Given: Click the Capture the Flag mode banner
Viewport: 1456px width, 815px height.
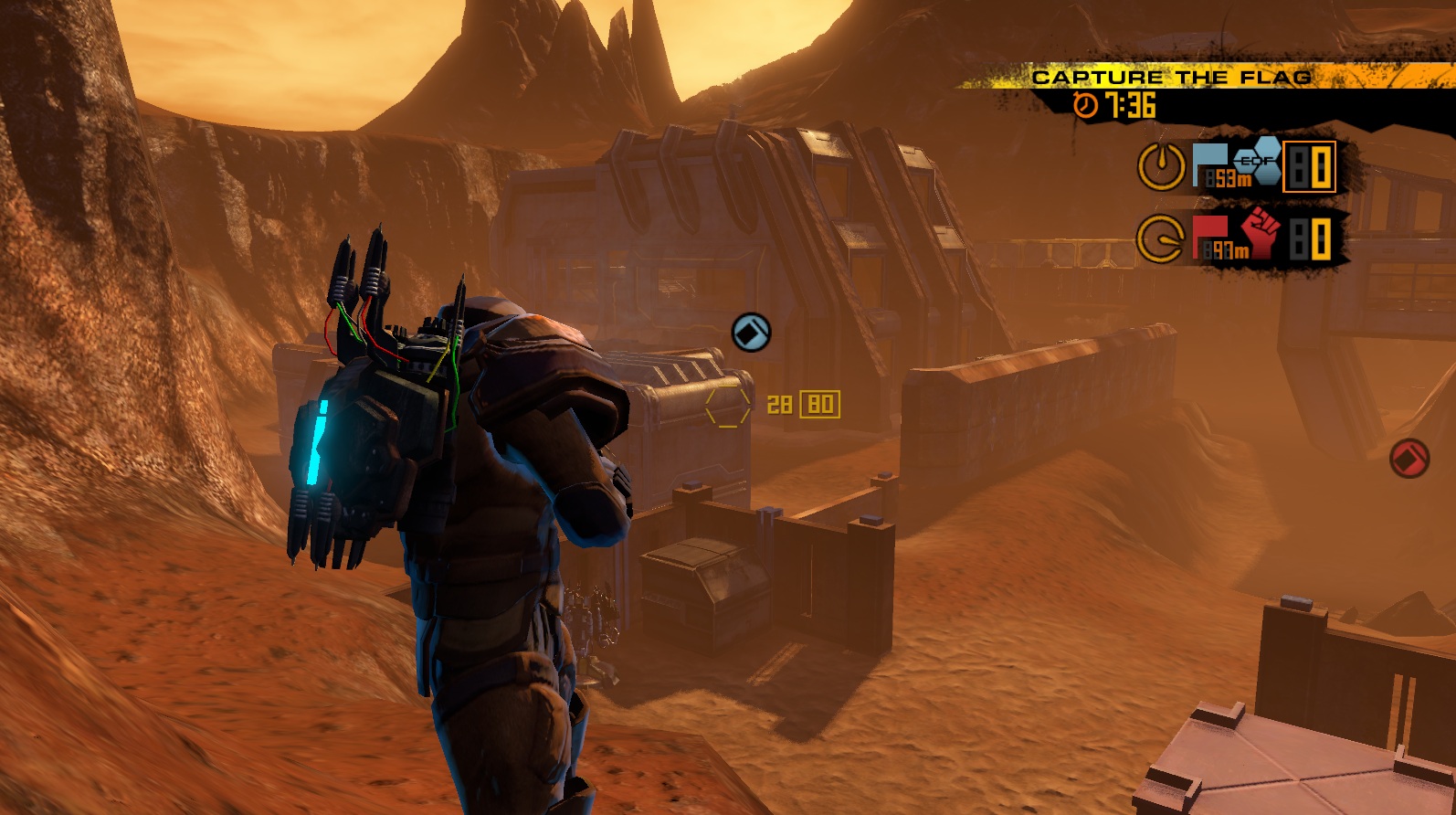Looking at the screenshot, I should (1172, 77).
